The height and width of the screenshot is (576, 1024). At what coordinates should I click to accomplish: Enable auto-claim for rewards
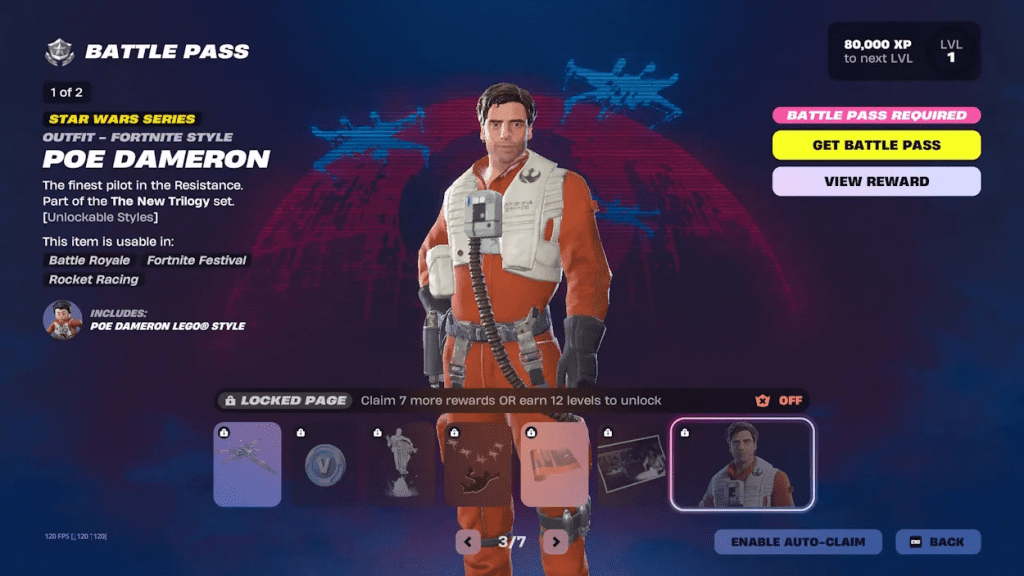[798, 542]
